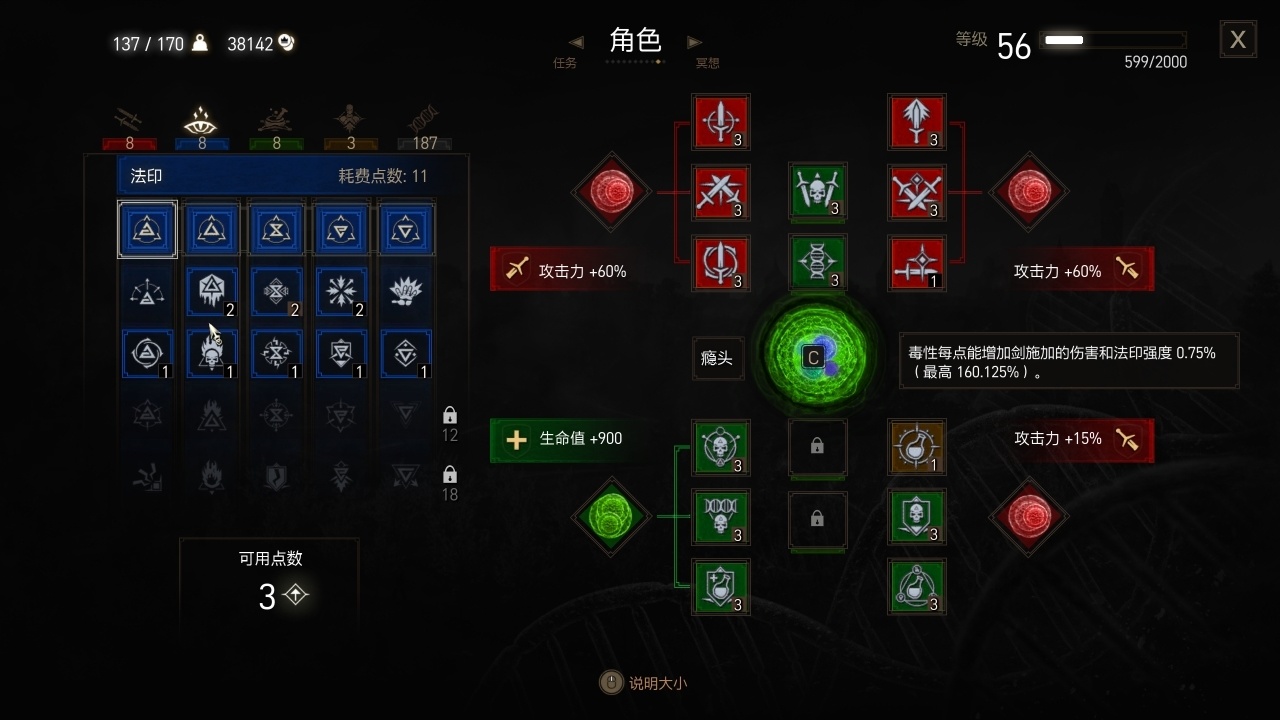This screenshot has width=1280, height=720.
Task: Navigate to the 冥想 panel with right arrow
Action: tap(695, 42)
